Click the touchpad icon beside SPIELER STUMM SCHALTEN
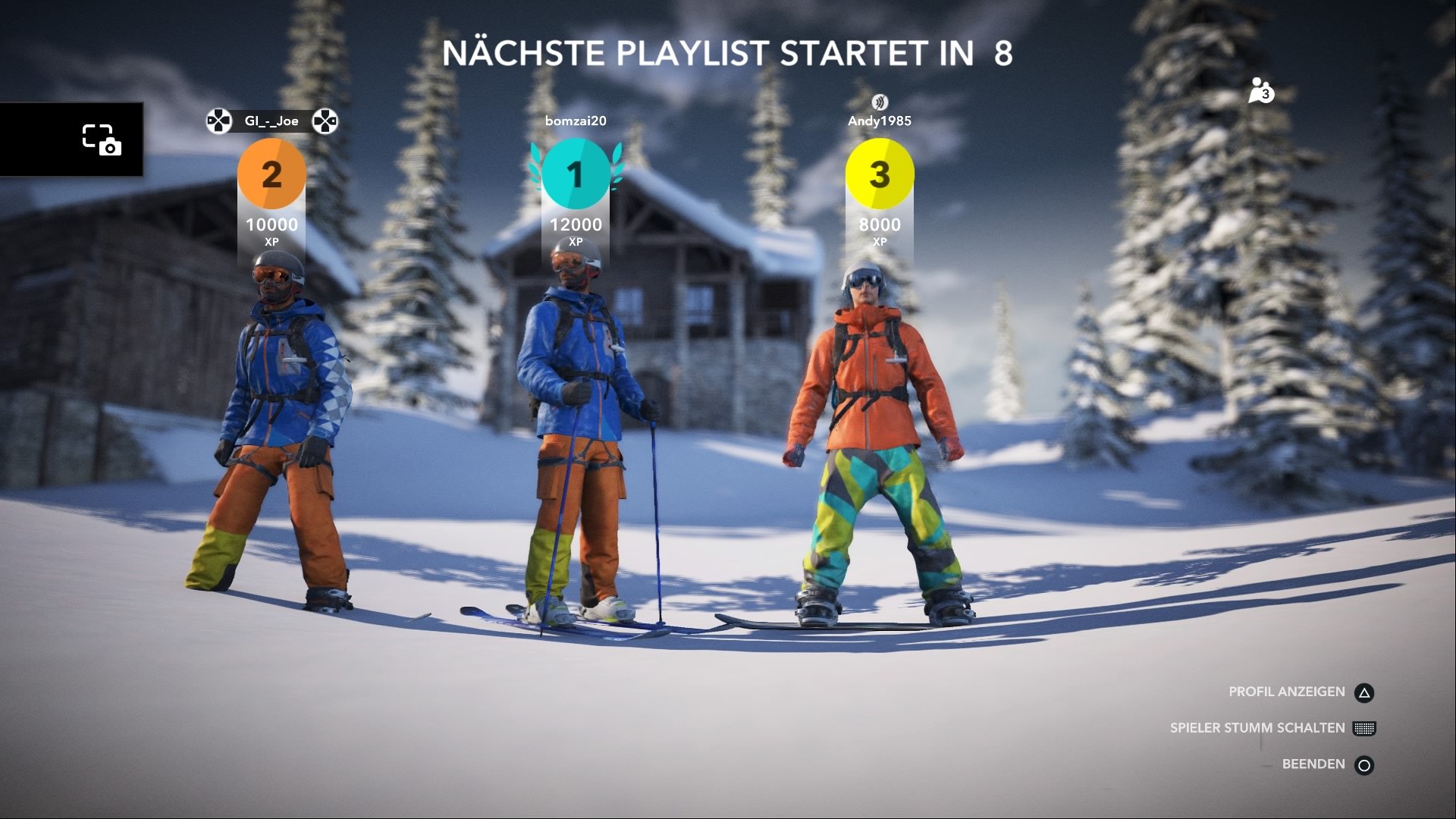Viewport: 1456px width, 819px height. click(x=1363, y=727)
